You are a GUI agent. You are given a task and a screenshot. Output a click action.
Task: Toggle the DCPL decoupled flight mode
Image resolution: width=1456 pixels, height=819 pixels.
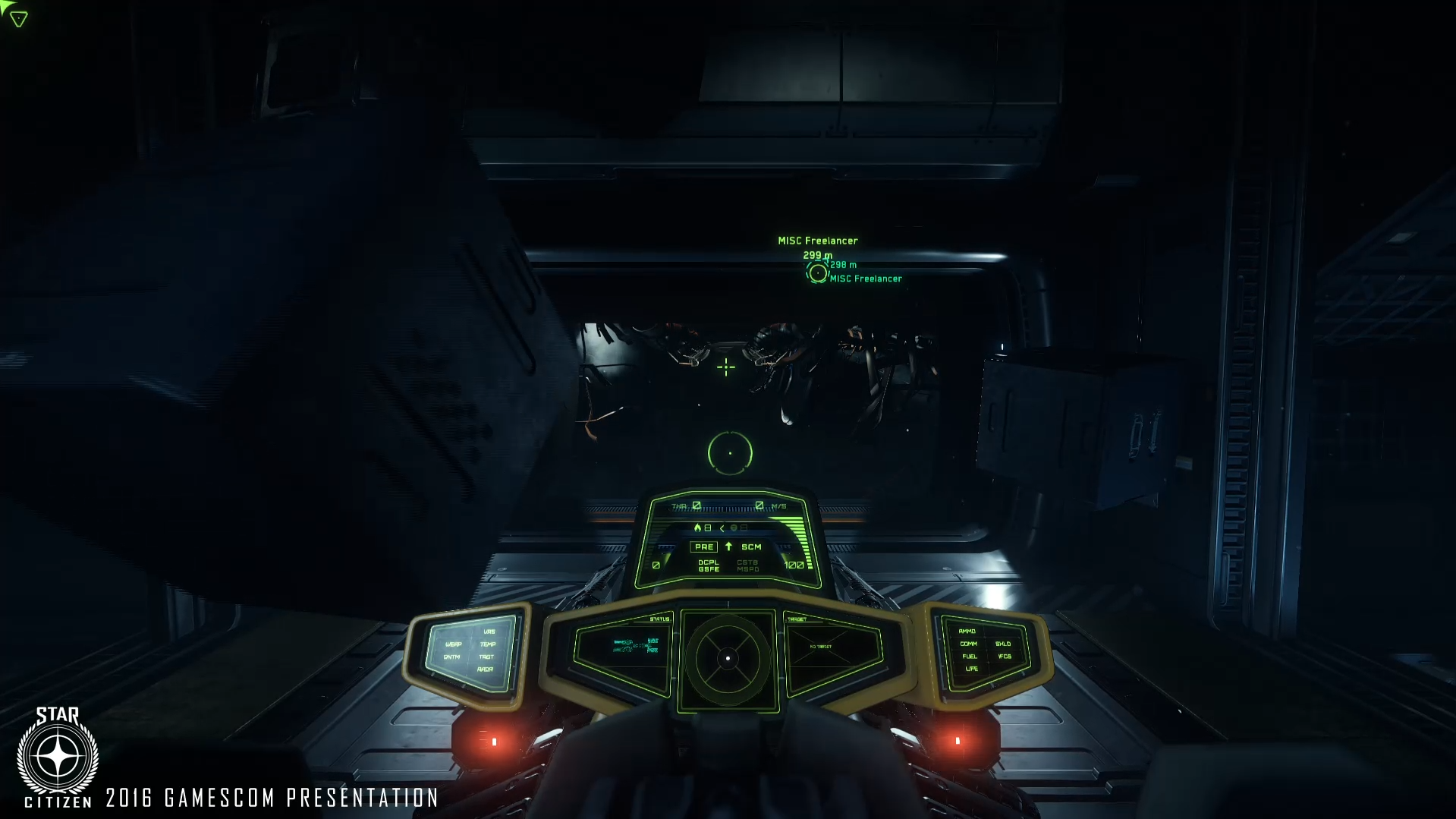pos(708,562)
